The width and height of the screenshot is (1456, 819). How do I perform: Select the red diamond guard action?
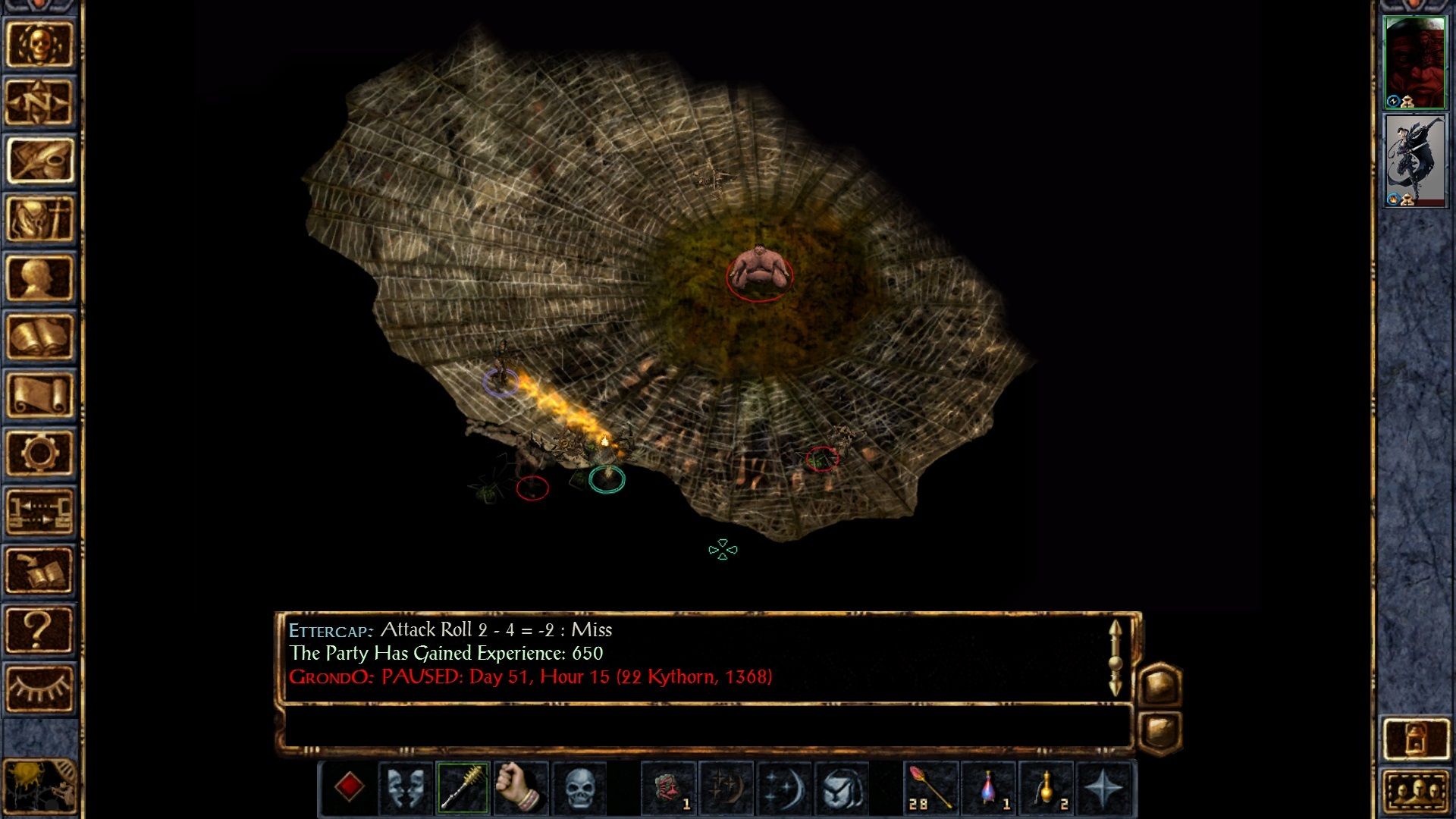[x=349, y=789]
